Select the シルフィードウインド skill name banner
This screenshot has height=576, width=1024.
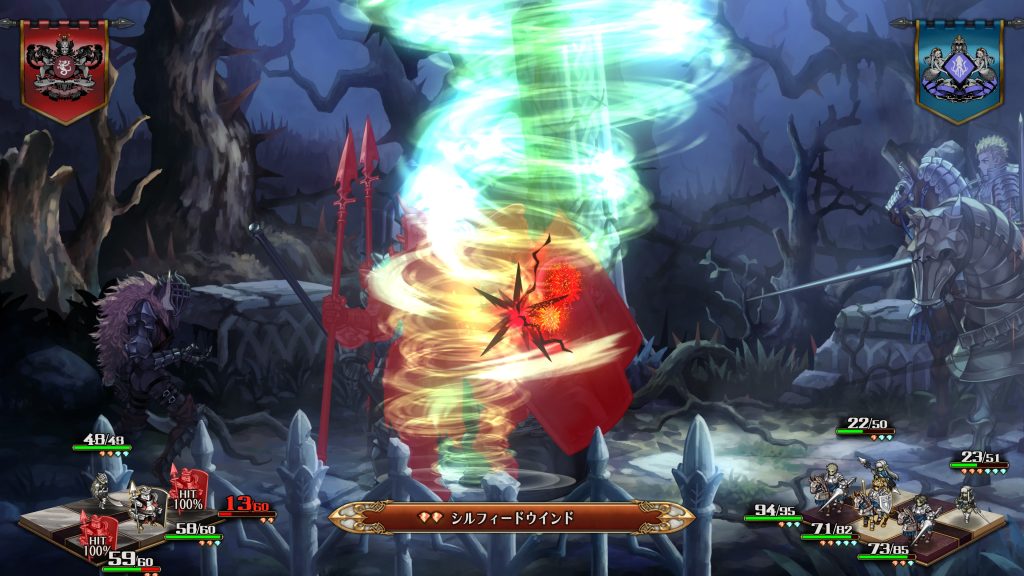click(x=511, y=517)
